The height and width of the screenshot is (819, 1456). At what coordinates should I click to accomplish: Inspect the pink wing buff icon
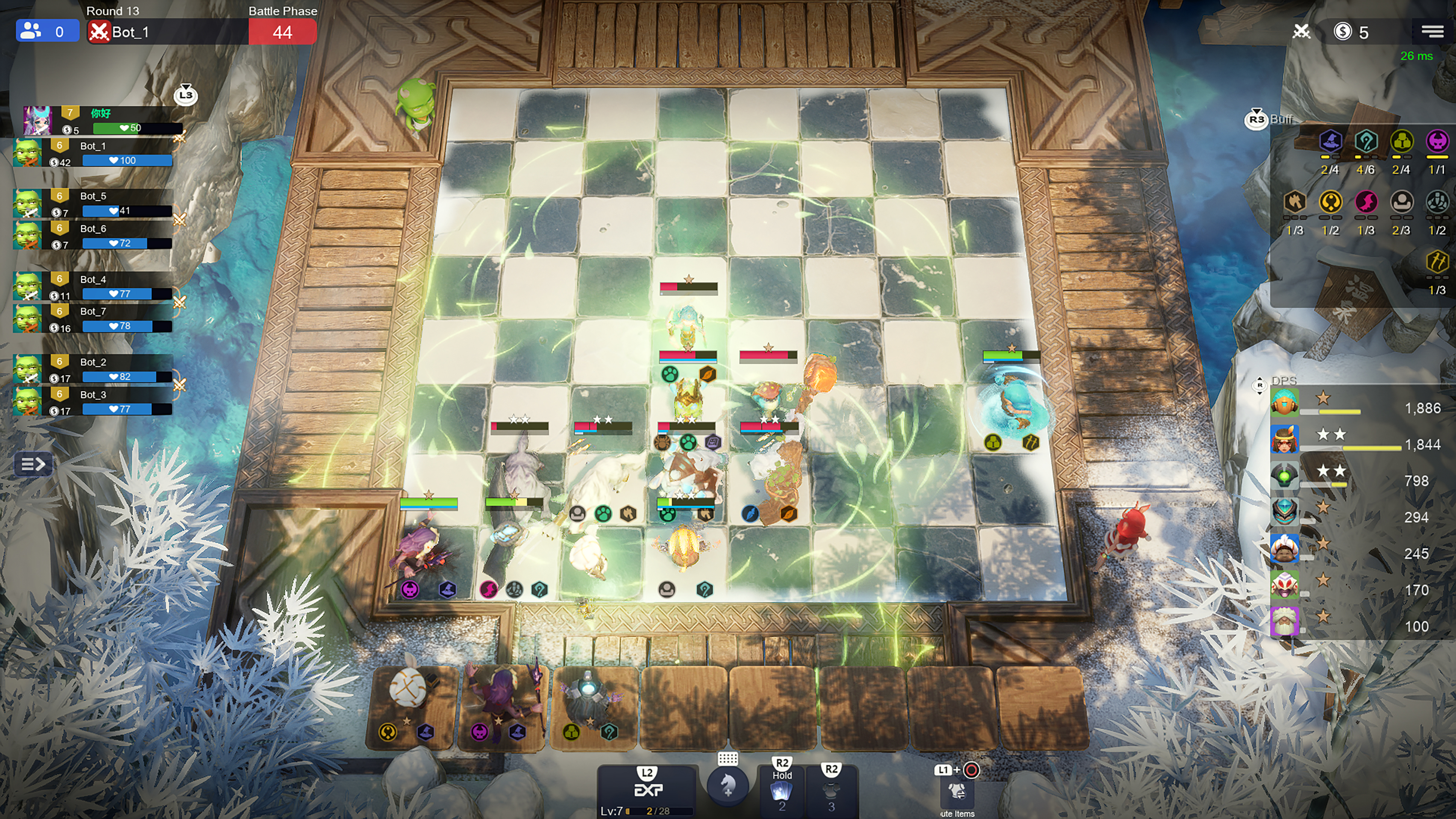1365,201
